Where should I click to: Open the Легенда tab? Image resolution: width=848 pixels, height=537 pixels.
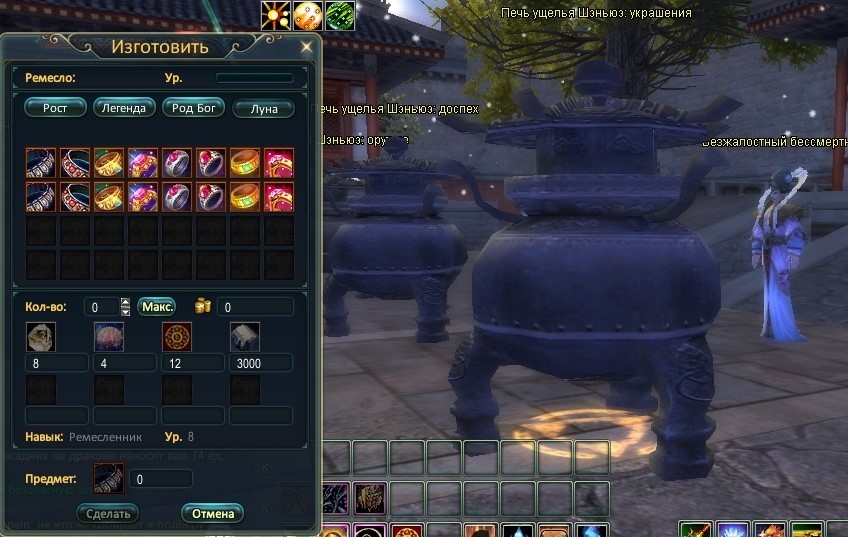[124, 108]
